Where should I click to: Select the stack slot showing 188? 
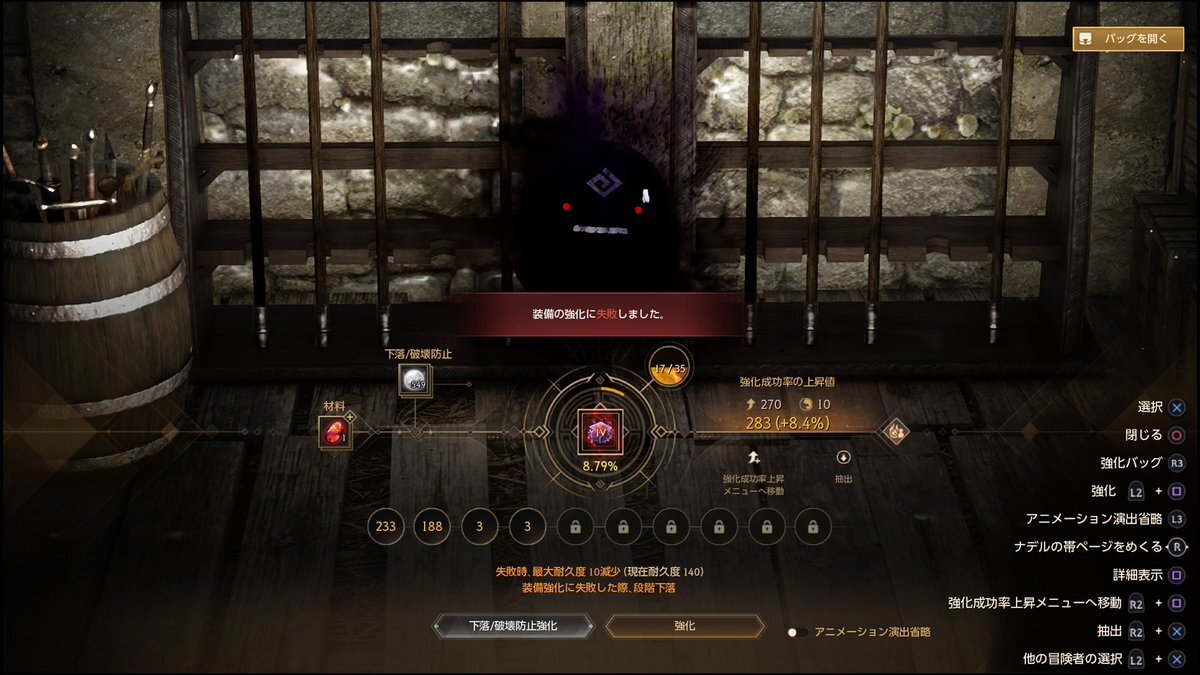point(433,526)
